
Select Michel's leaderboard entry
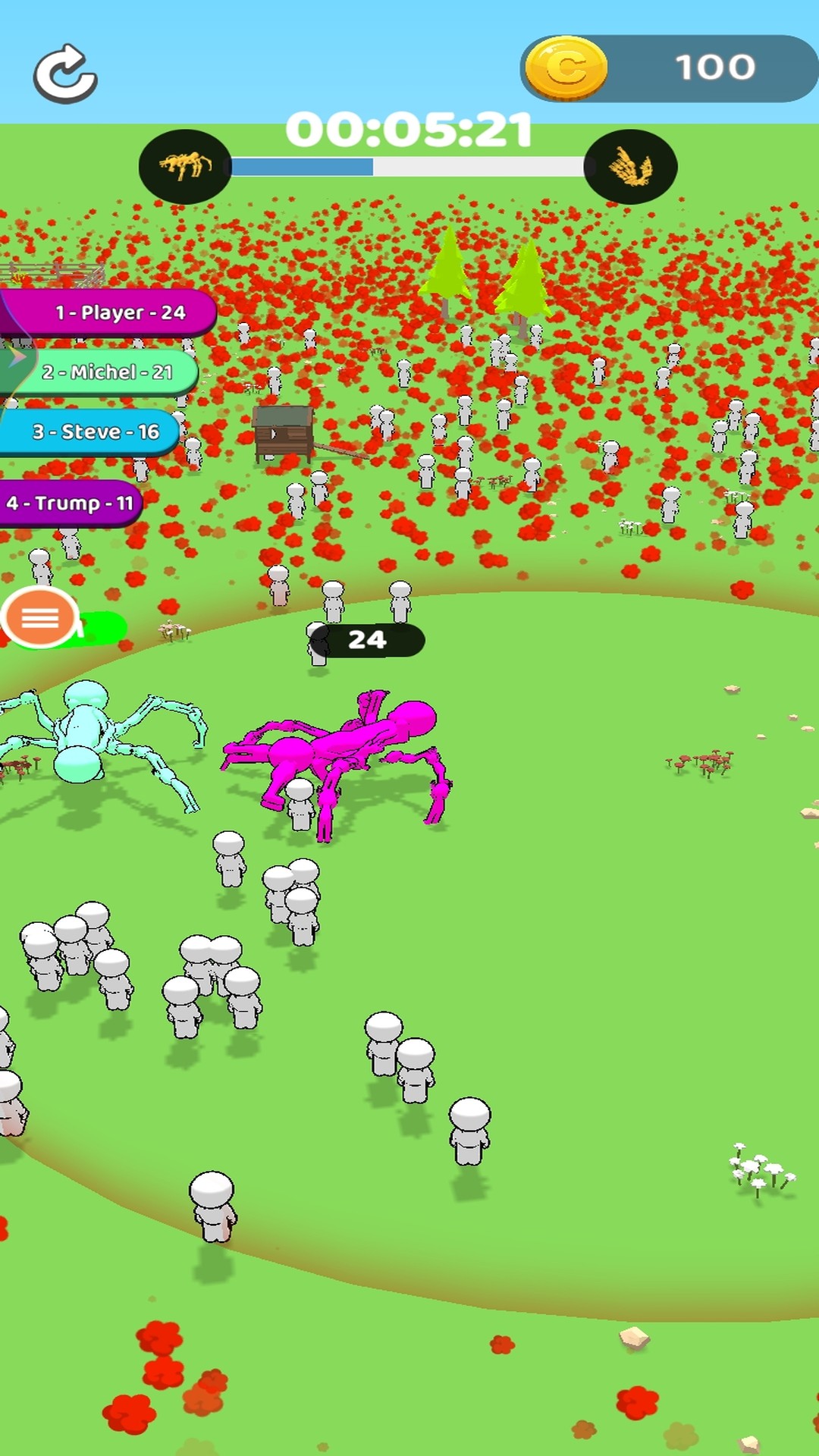point(106,372)
